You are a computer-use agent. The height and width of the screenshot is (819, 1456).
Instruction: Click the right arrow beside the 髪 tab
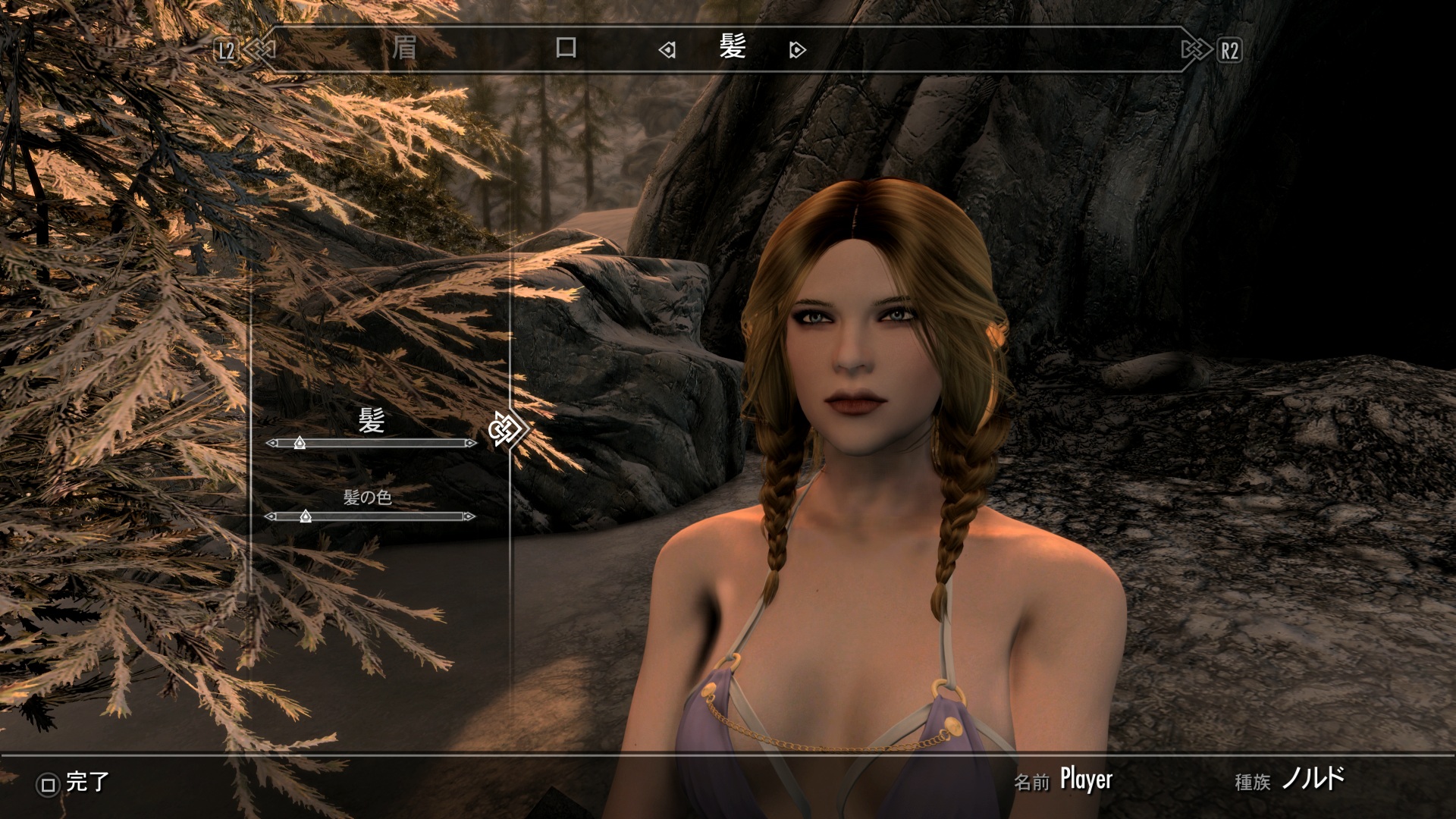[797, 51]
